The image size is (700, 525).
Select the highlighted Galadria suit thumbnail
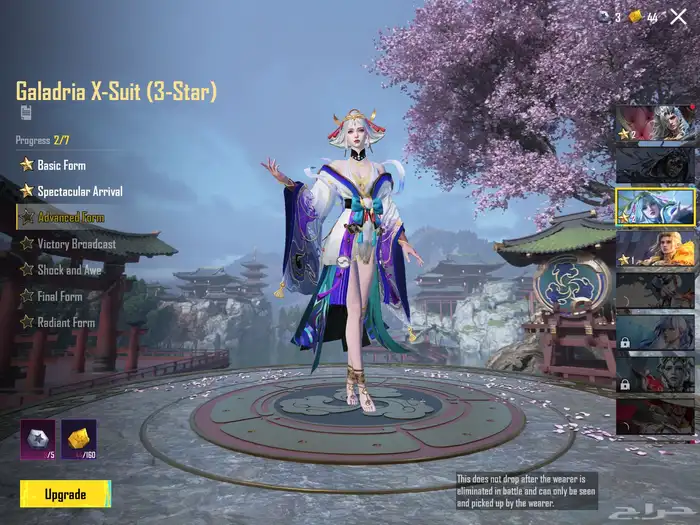pyautogui.click(x=654, y=205)
